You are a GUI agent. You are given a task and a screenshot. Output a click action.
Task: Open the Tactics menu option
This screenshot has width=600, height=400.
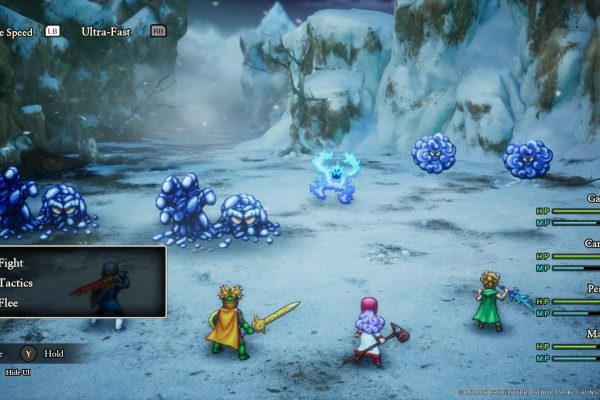click(17, 283)
